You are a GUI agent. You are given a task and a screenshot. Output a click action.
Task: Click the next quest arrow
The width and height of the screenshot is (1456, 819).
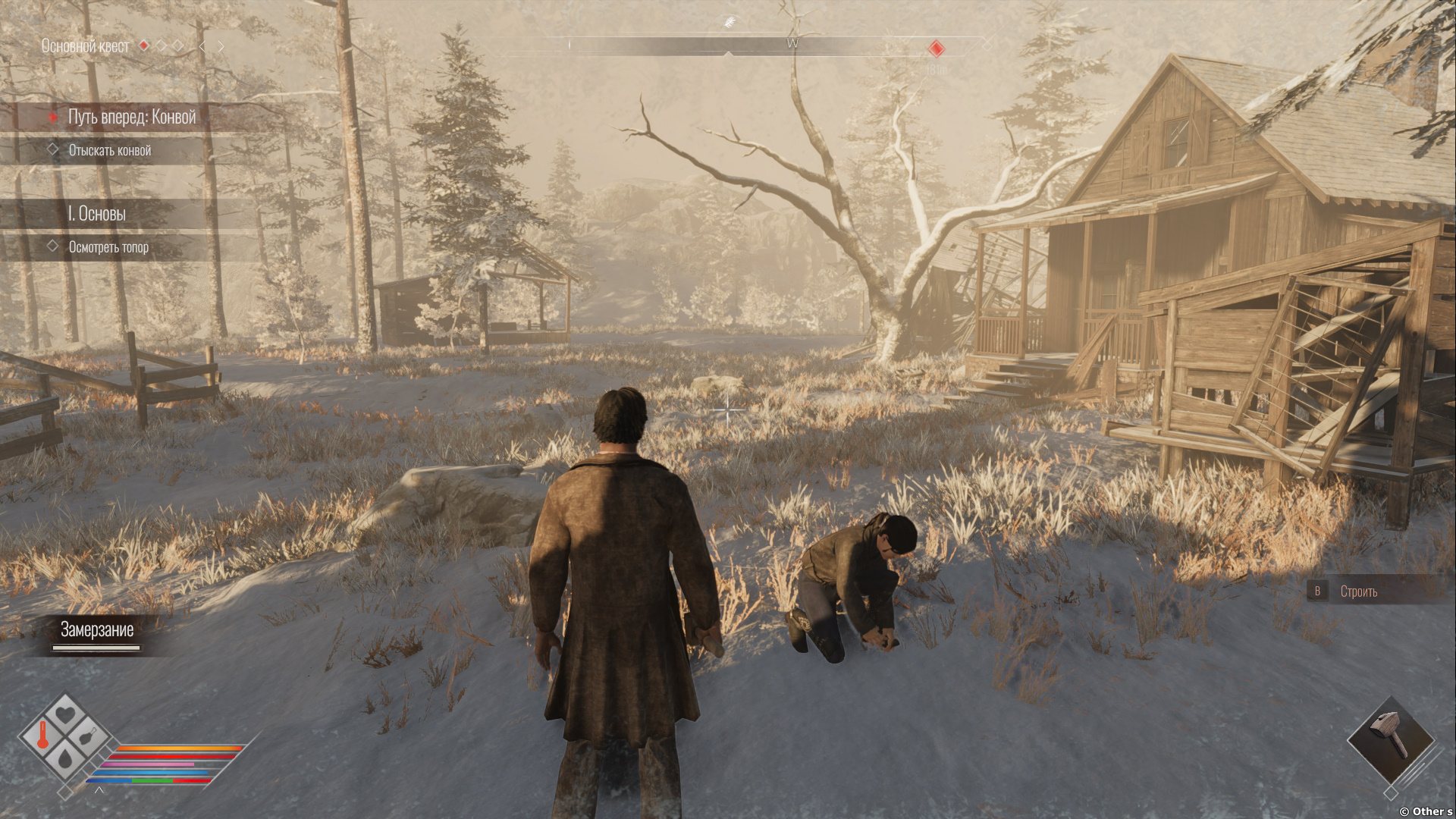pyautogui.click(x=221, y=46)
